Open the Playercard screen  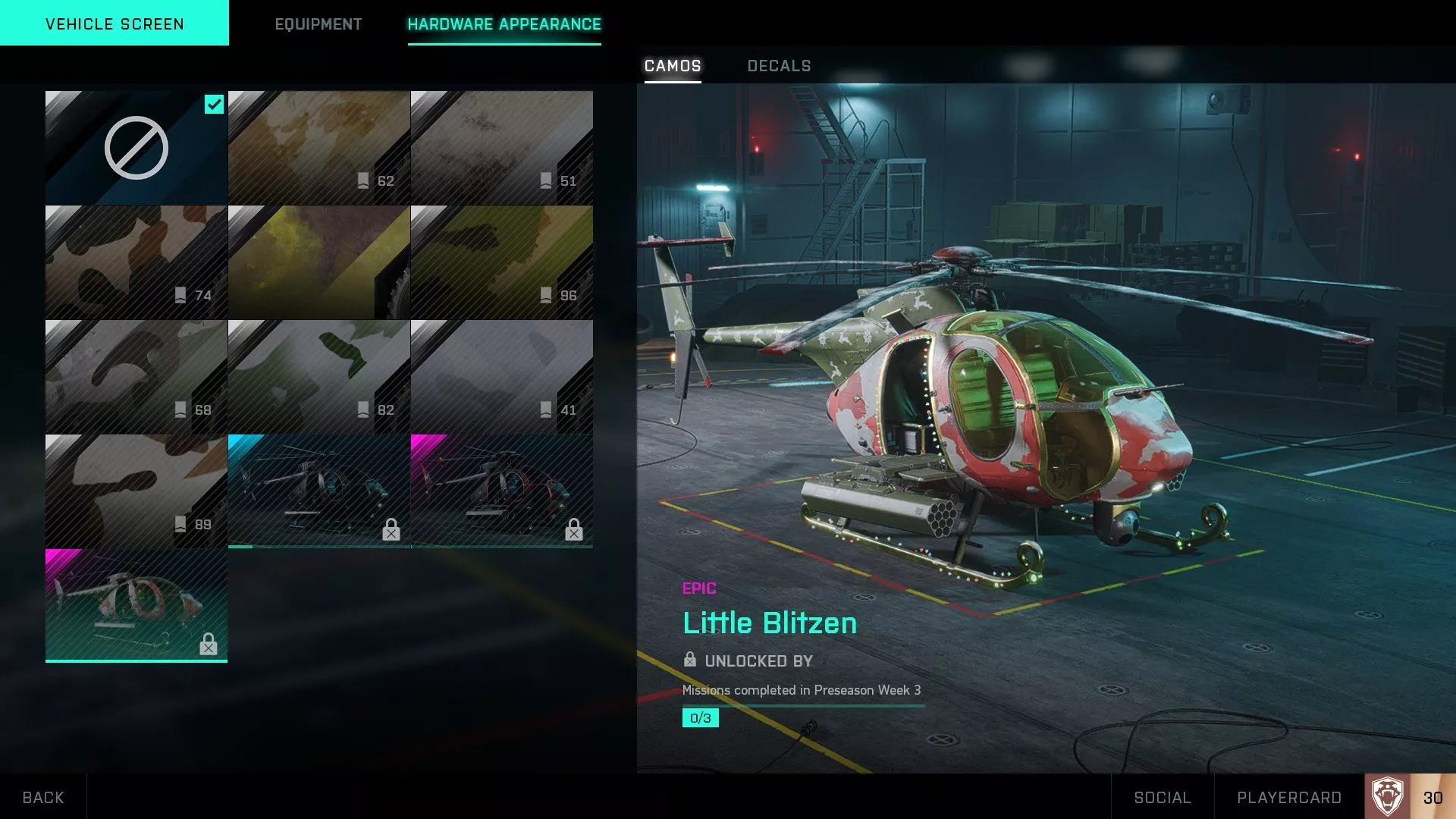tap(1289, 797)
